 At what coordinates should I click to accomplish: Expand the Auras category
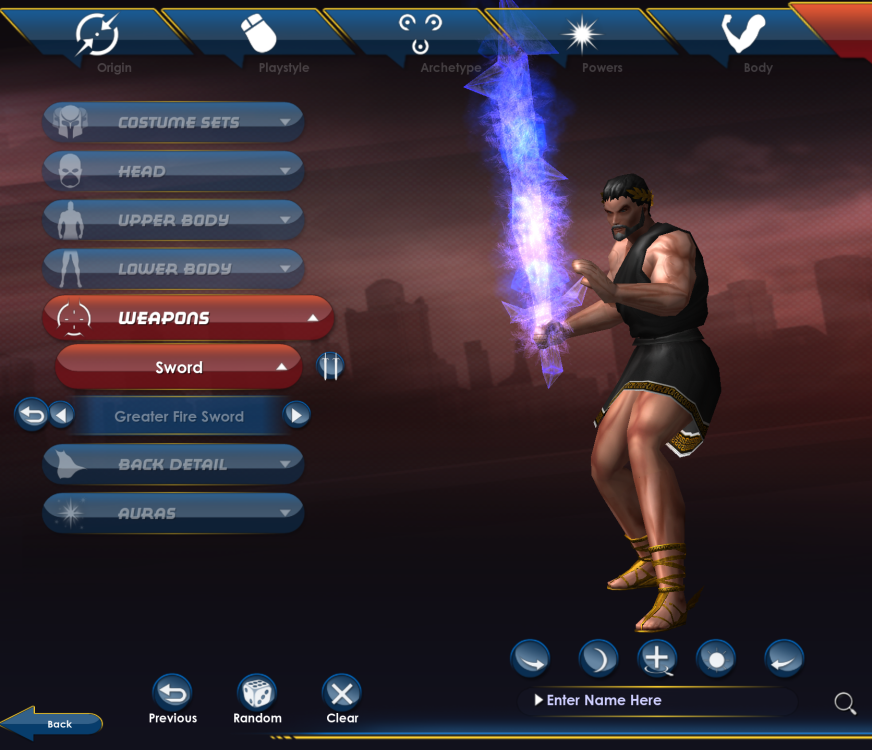click(x=173, y=513)
